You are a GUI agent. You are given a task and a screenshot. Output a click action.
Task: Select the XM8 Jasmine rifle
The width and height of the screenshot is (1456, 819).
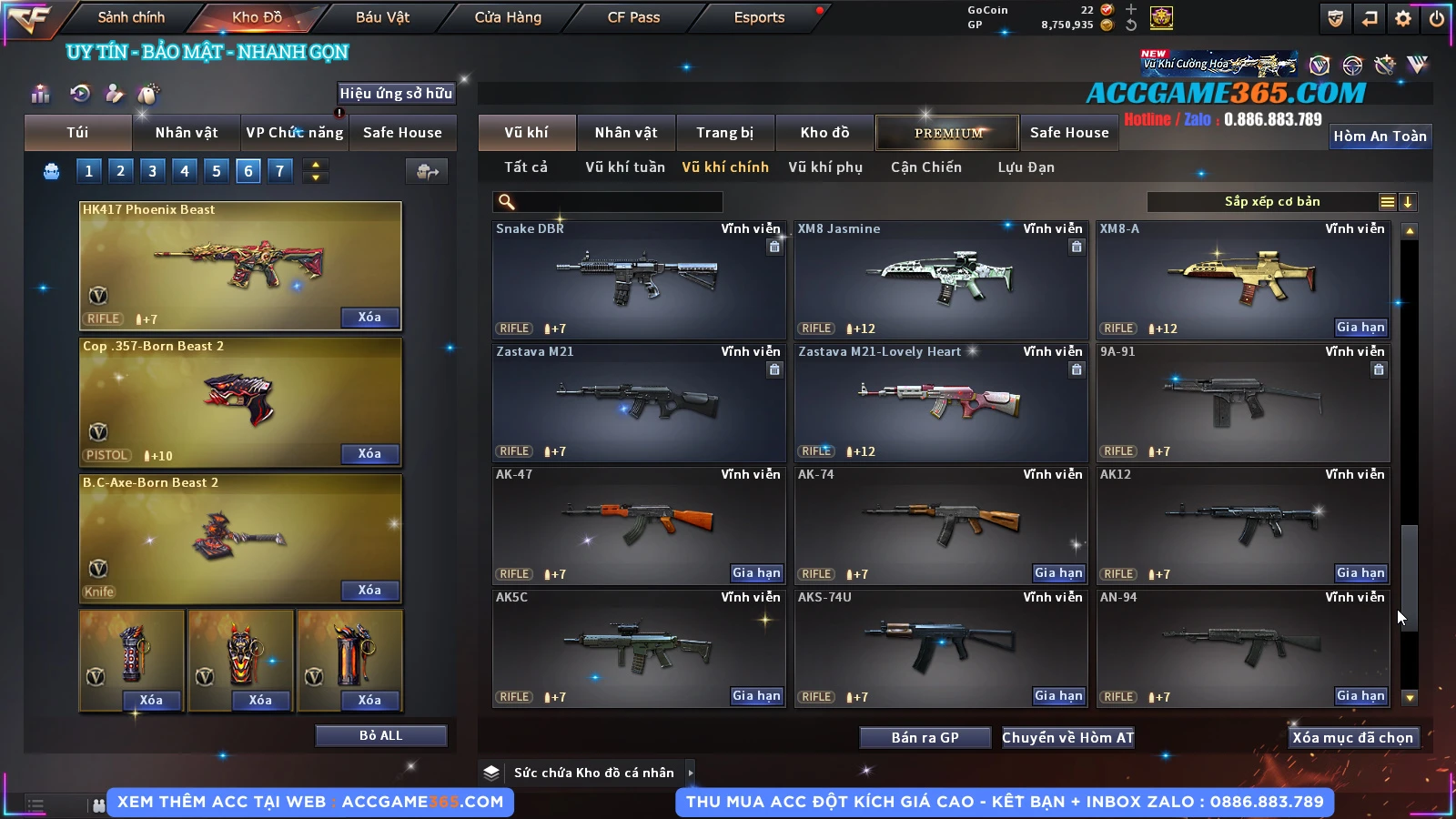pos(941,278)
